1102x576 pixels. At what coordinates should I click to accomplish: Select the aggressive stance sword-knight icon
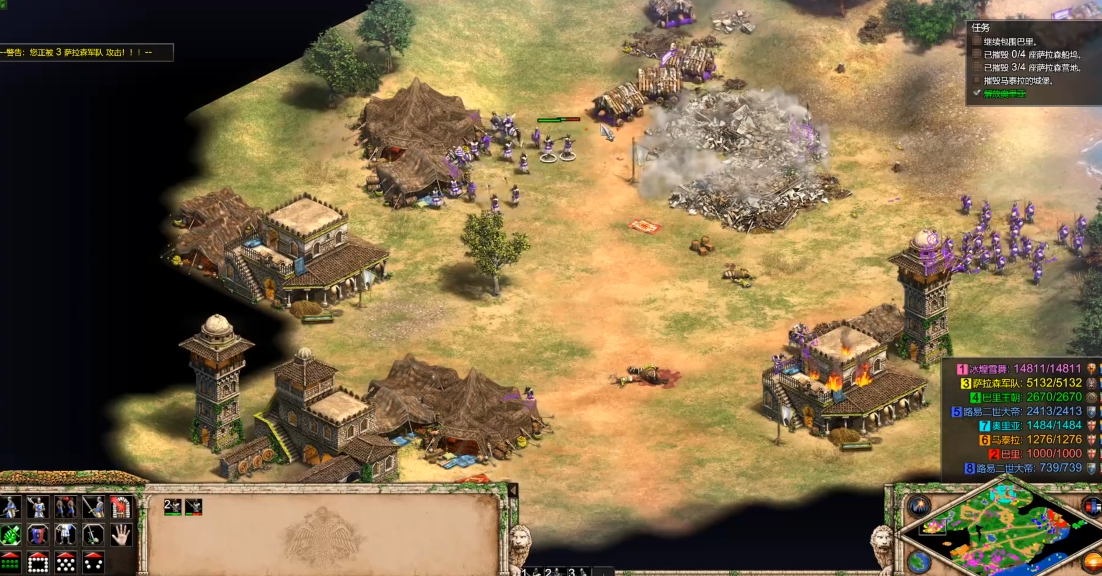(10, 507)
